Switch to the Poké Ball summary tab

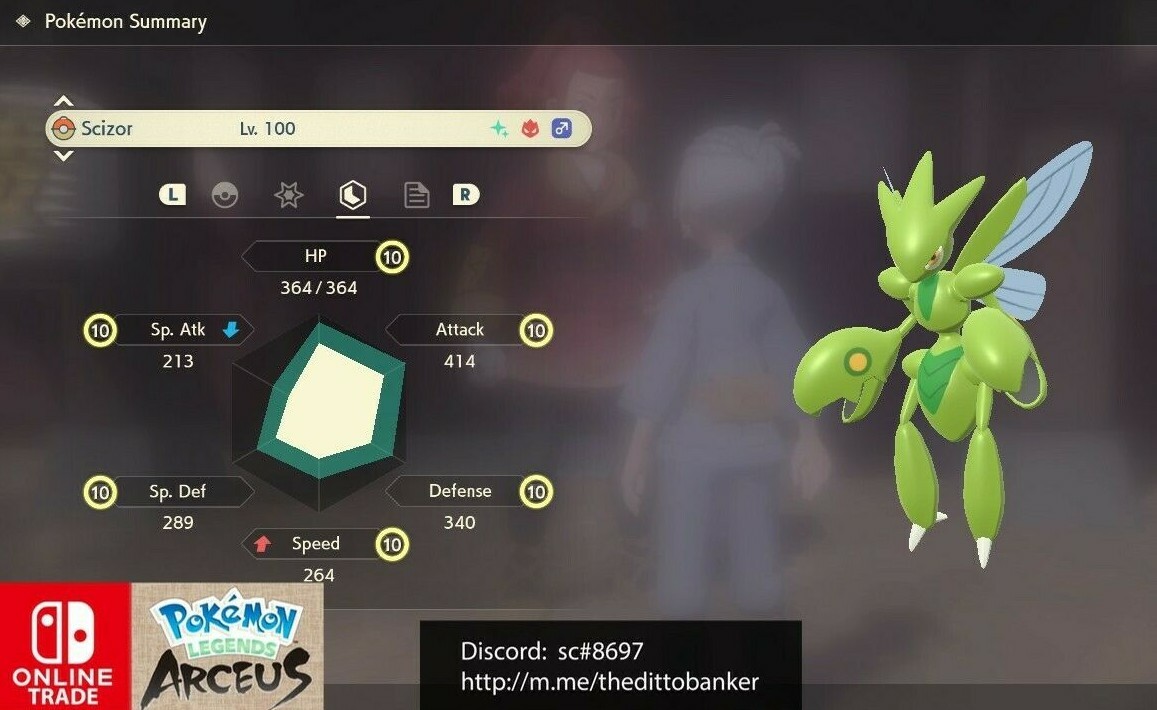pyautogui.click(x=225, y=195)
